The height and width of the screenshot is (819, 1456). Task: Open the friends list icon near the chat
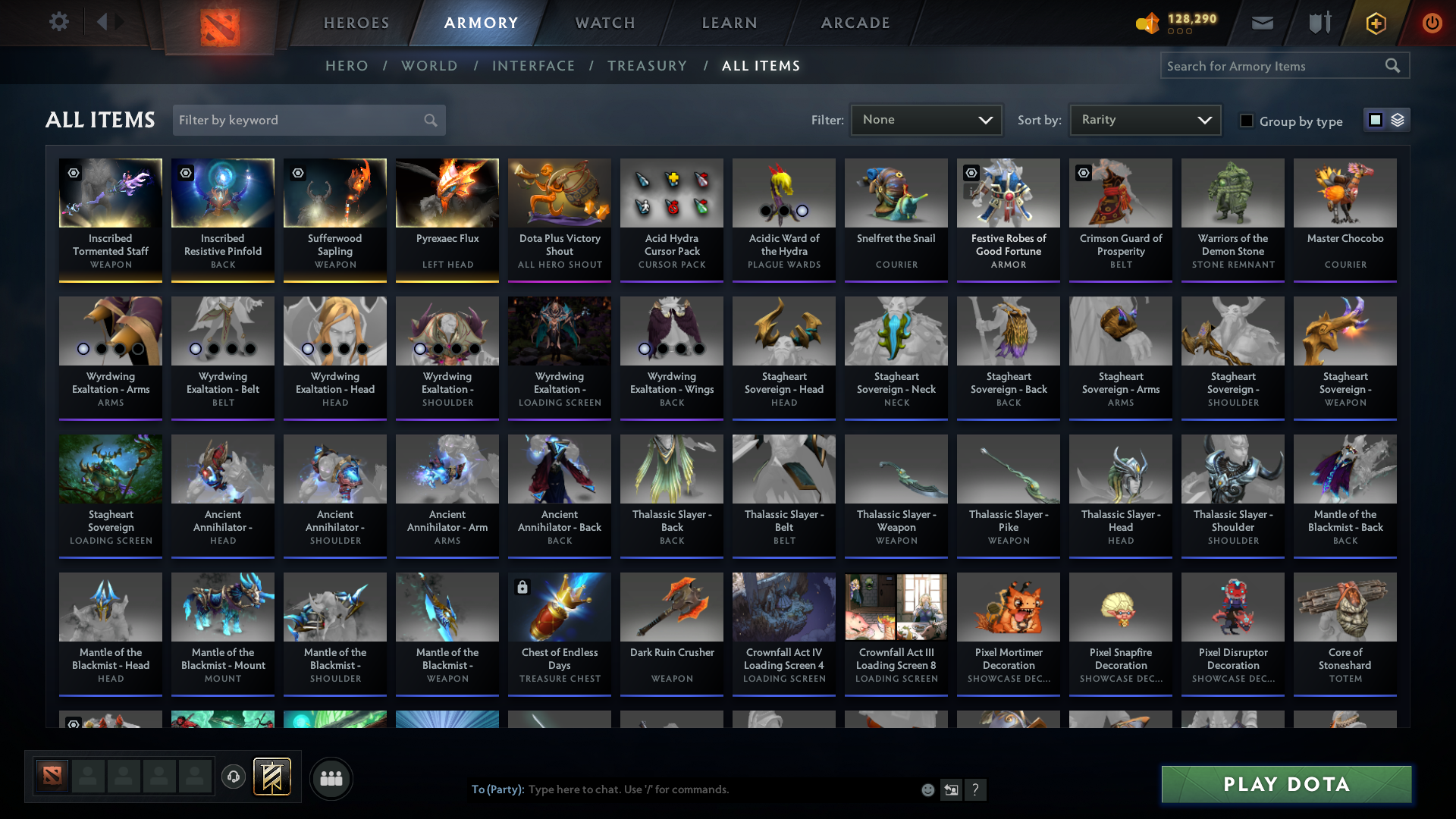click(x=331, y=778)
